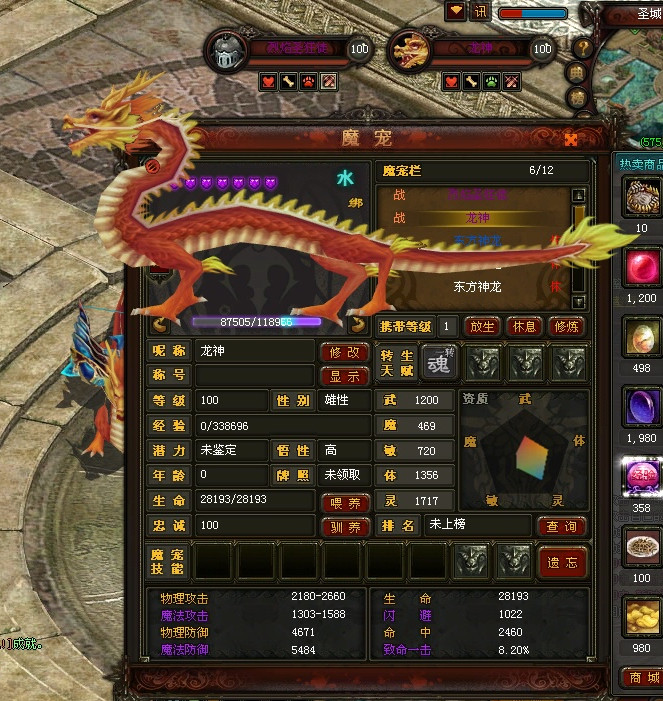Click the 休息 rest button
Viewport: 663px width, 701px height.
click(x=524, y=326)
